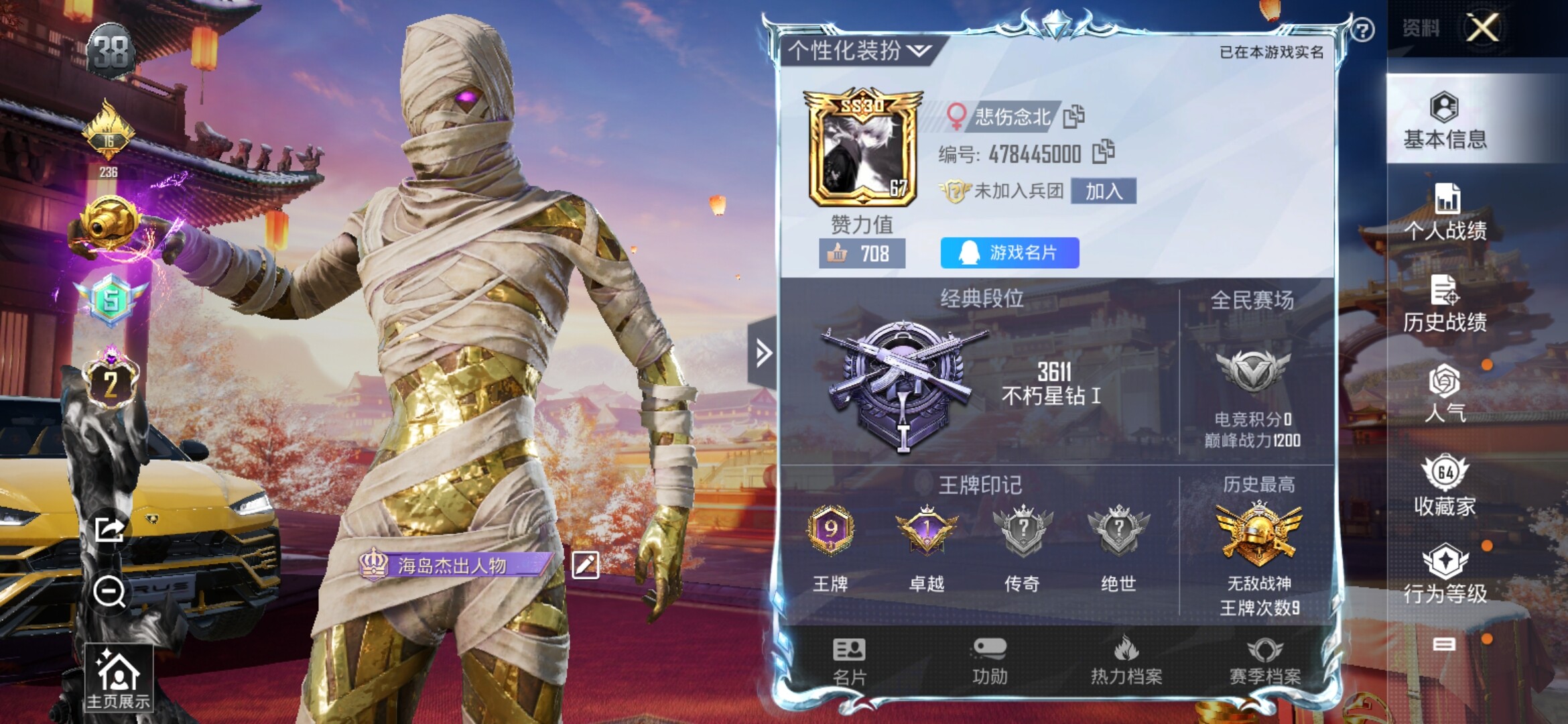Open the 个人战绩 tab

tap(1445, 213)
